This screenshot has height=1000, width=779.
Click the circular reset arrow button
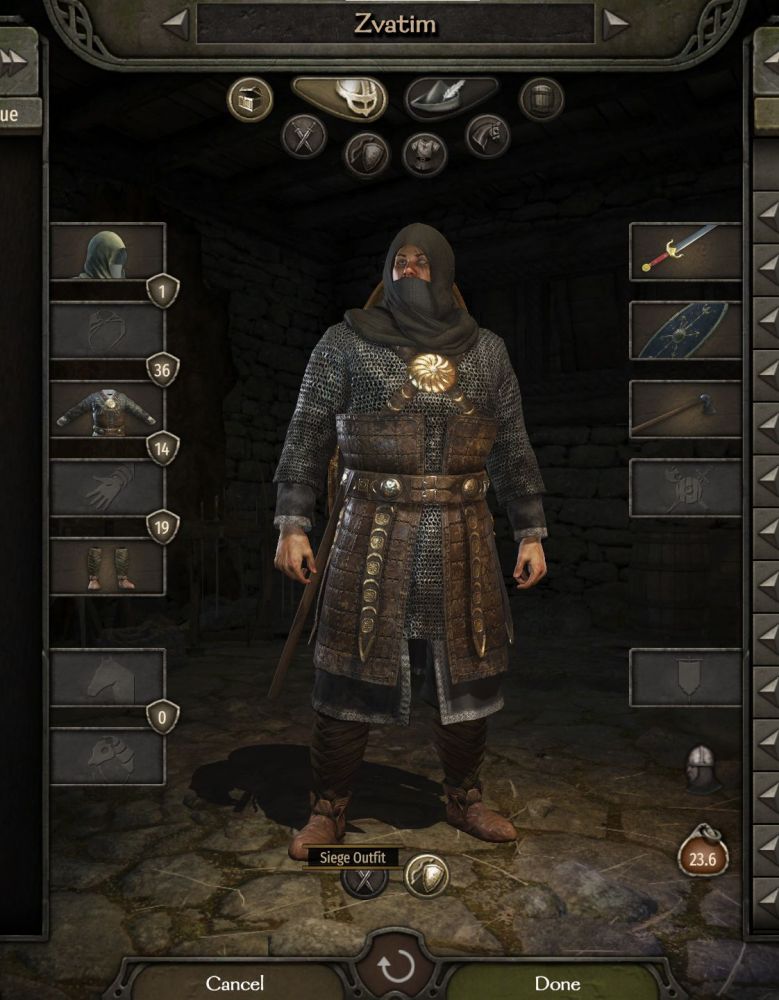pyautogui.click(x=396, y=966)
